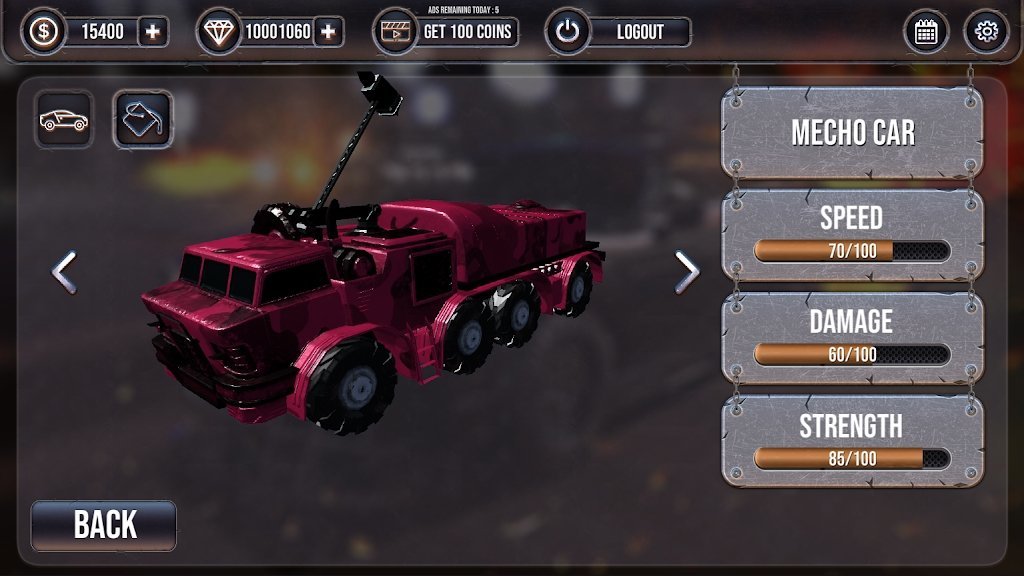Show the next vehicle with right arrow
Screen dimensions: 1024x576
pyautogui.click(x=686, y=271)
